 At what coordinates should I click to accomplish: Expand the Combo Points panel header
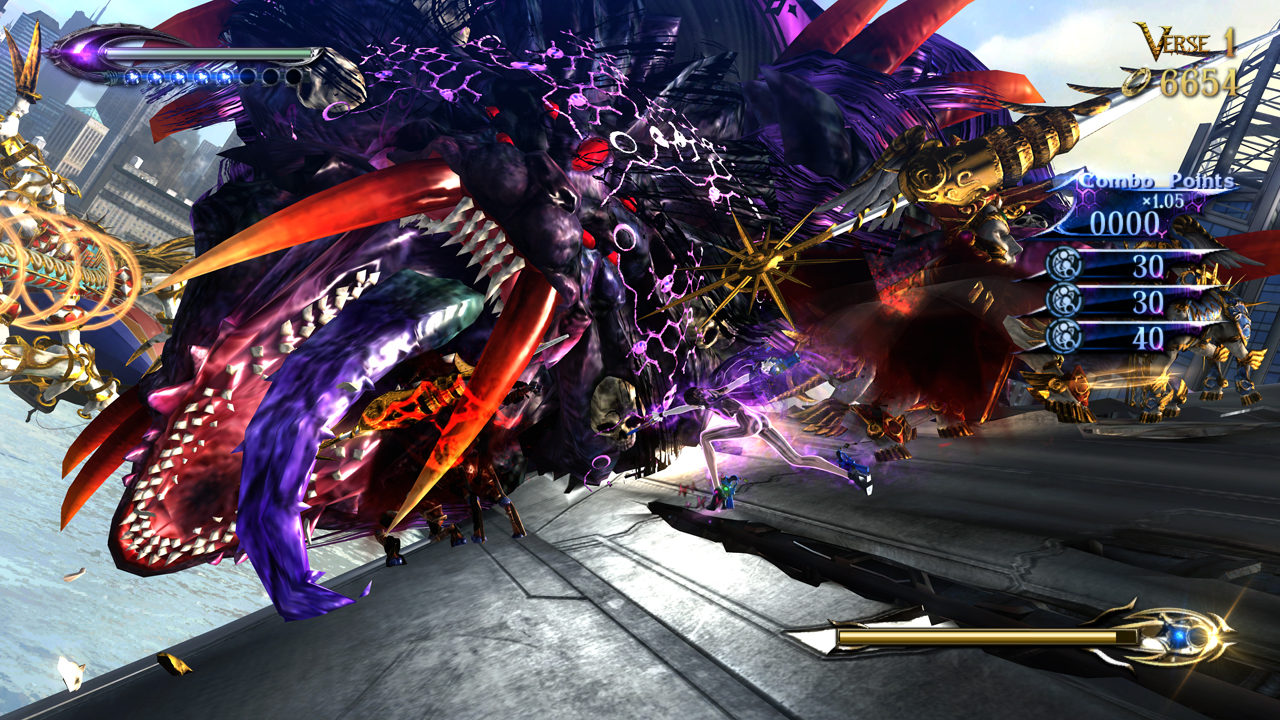point(1156,181)
